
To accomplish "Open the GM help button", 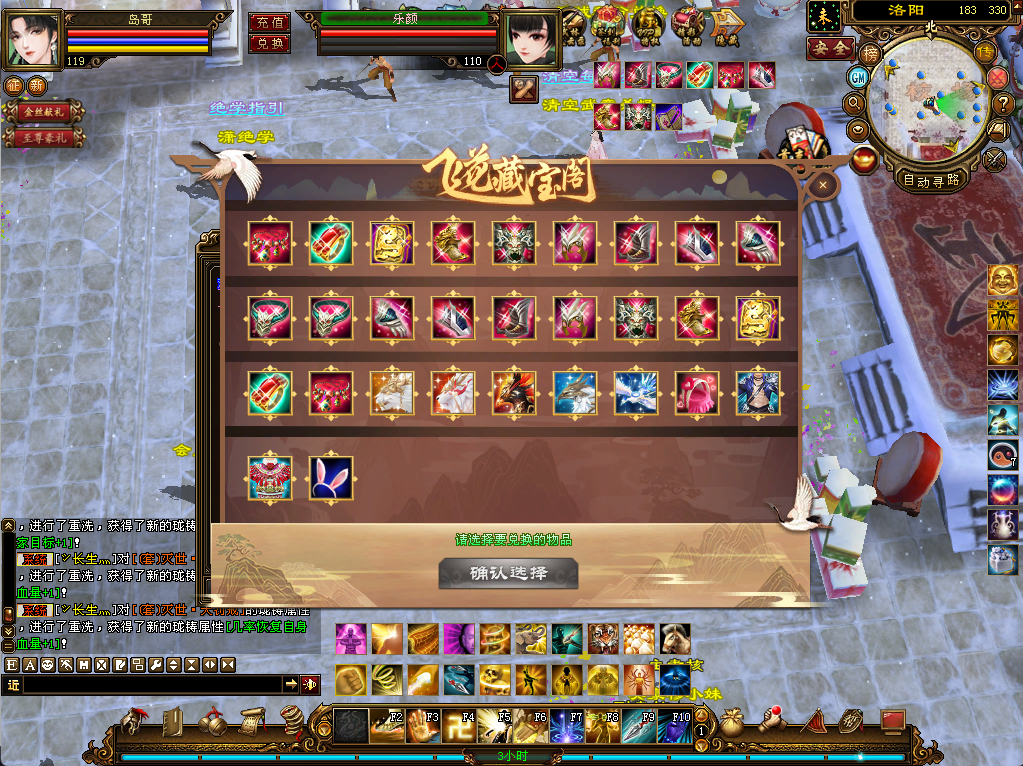I will click(858, 77).
